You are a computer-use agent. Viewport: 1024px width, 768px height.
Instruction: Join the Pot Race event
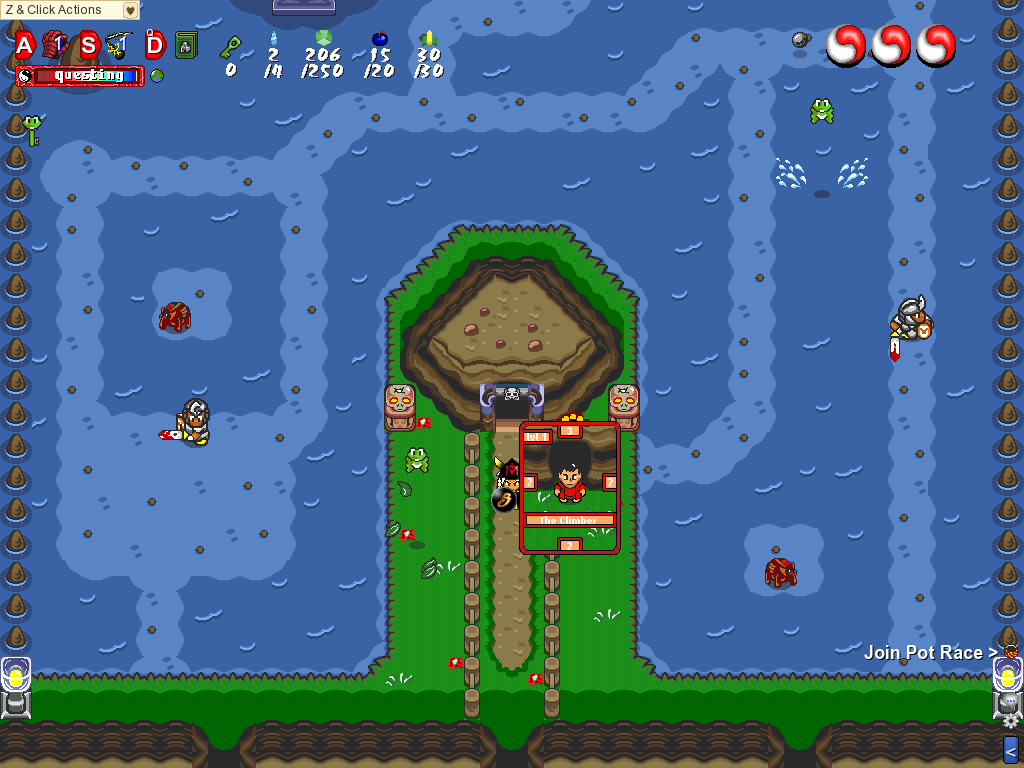(x=930, y=653)
